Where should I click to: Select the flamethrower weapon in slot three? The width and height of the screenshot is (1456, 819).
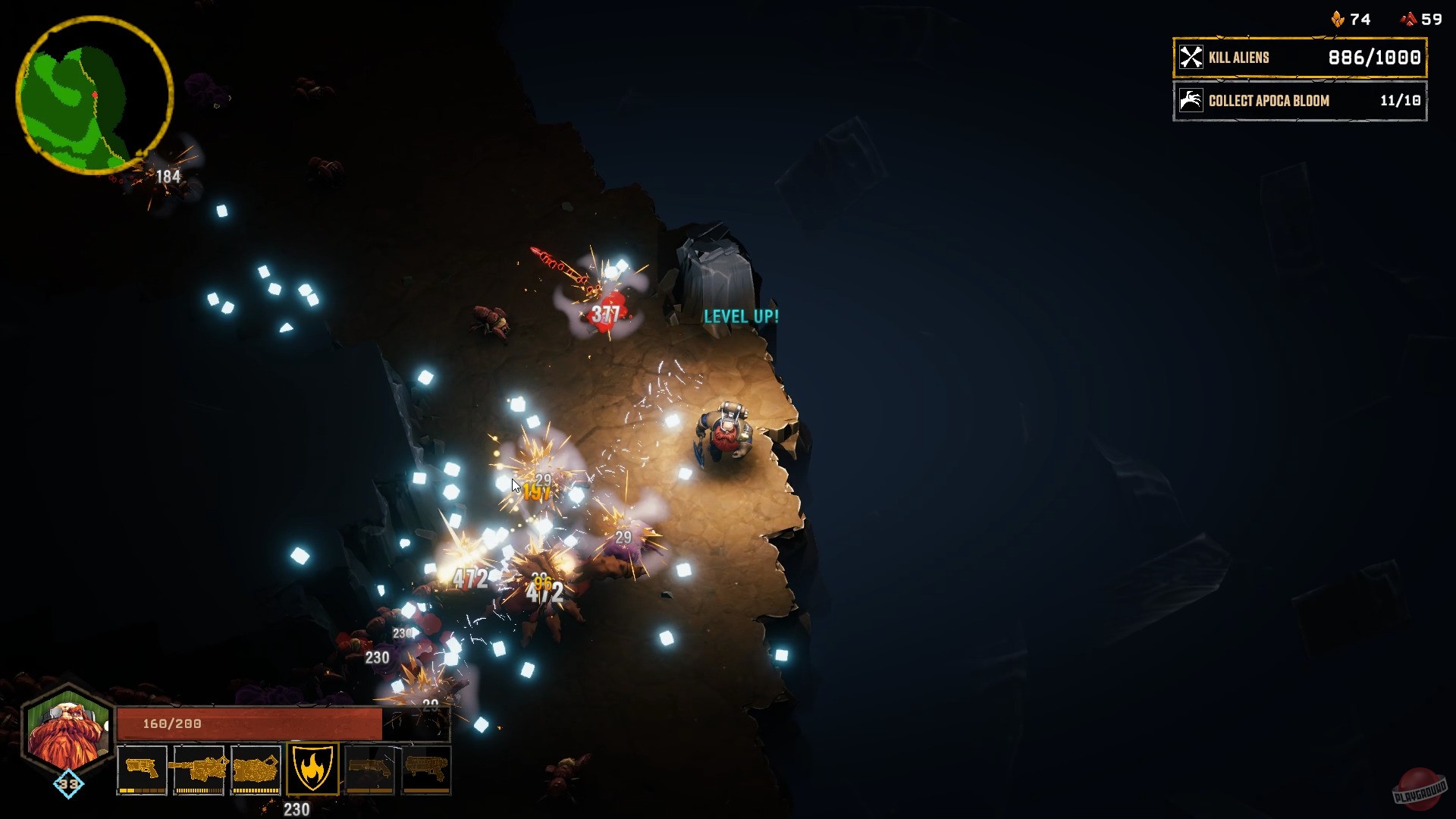(x=258, y=768)
